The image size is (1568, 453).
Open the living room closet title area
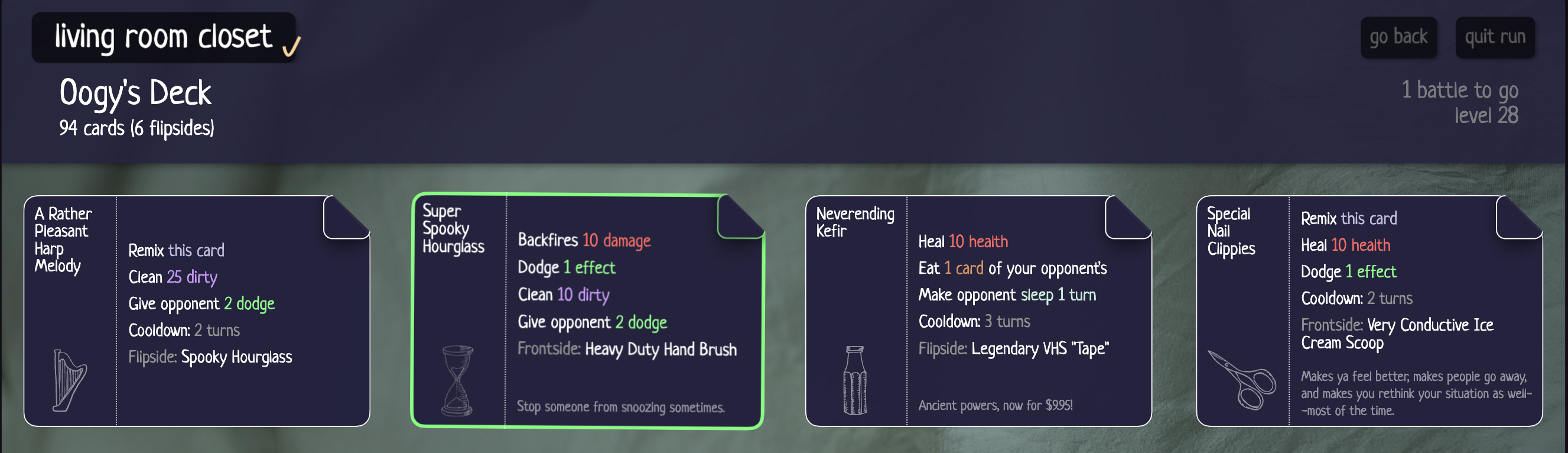tap(161, 38)
